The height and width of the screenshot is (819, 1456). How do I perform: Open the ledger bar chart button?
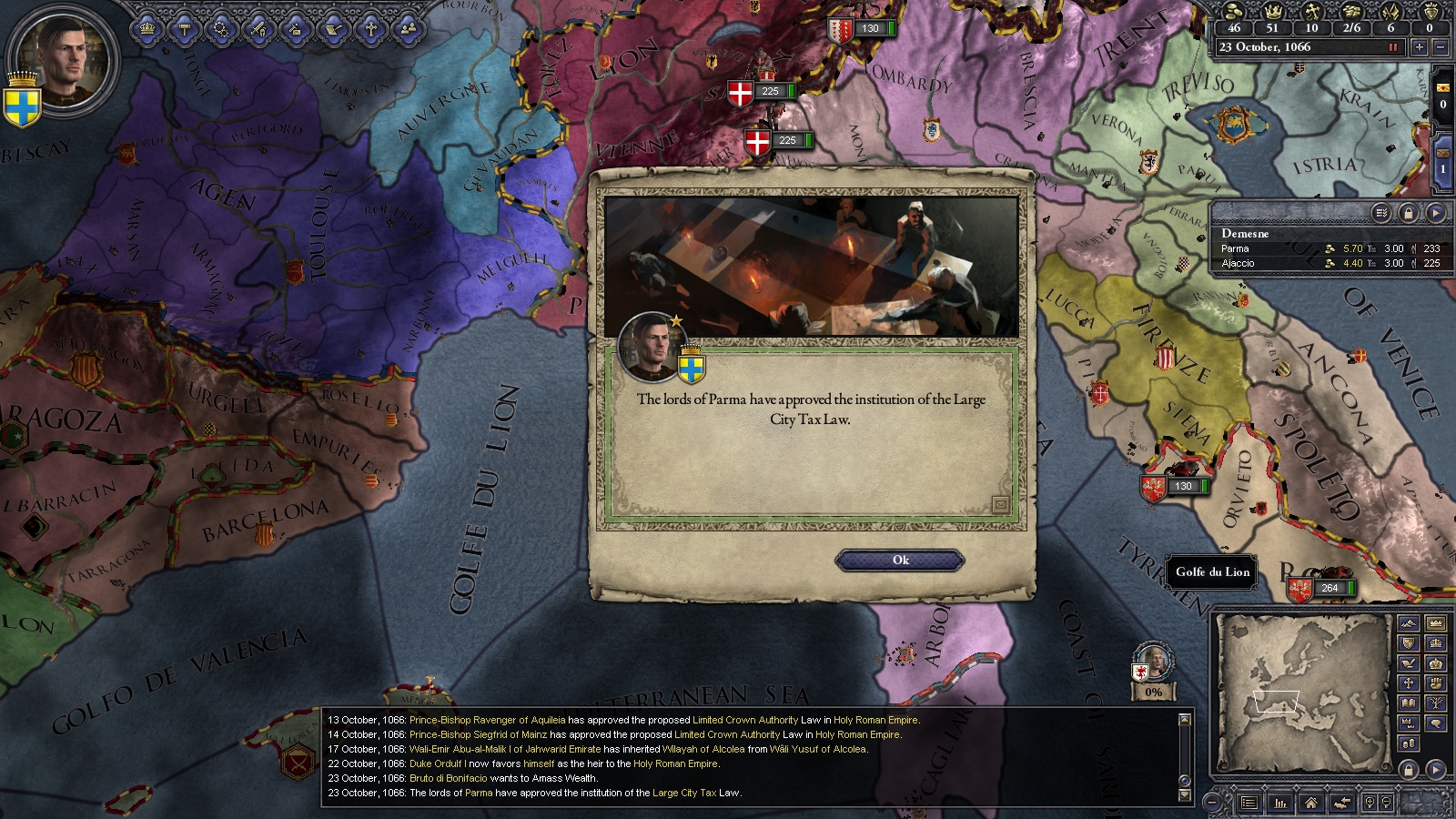[x=1280, y=803]
